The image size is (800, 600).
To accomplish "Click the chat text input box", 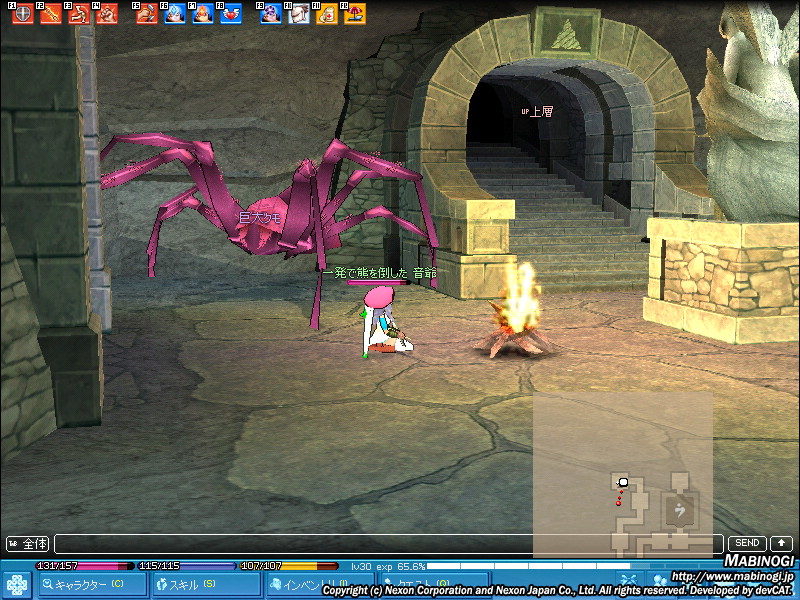I will tap(388, 544).
